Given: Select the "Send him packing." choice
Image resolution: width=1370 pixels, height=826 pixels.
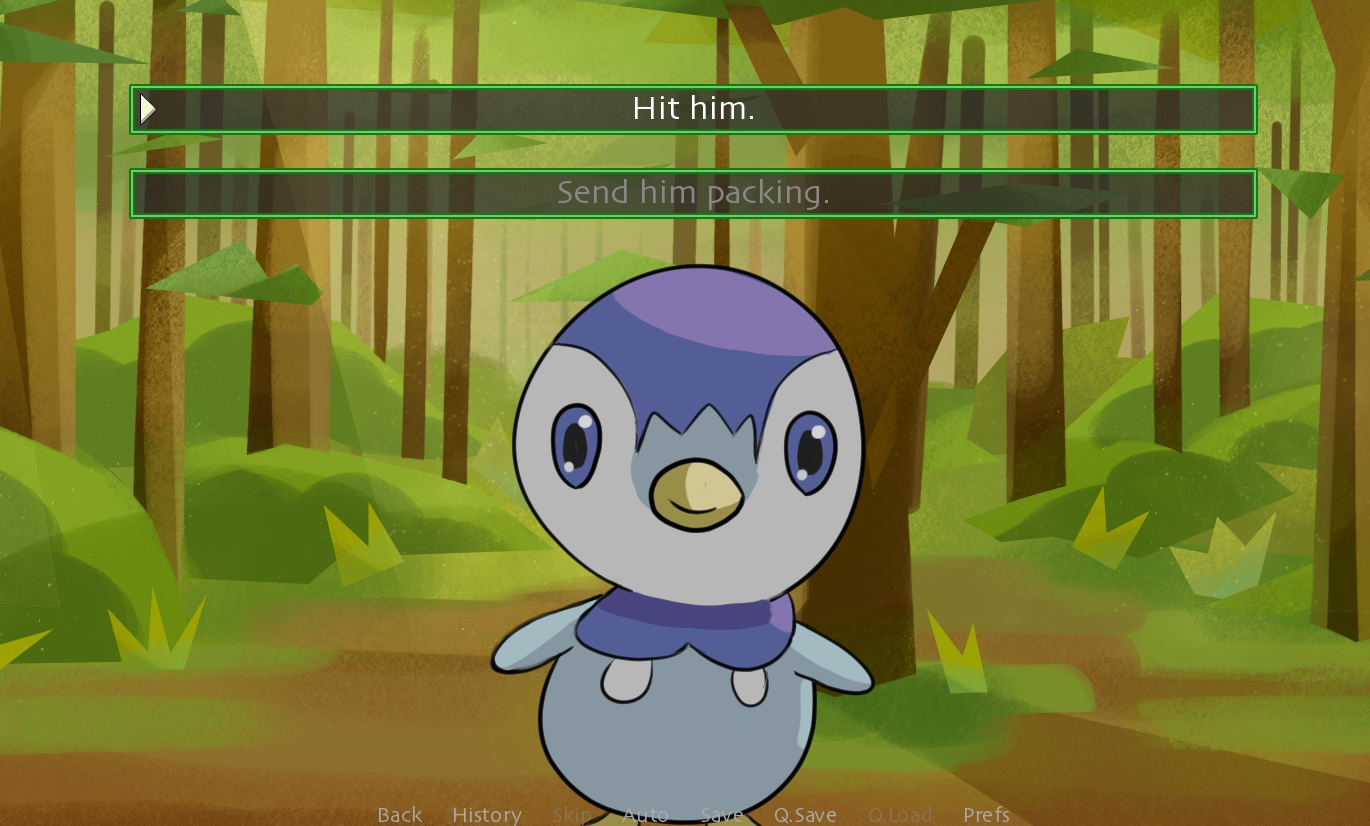Looking at the screenshot, I should click(693, 193).
